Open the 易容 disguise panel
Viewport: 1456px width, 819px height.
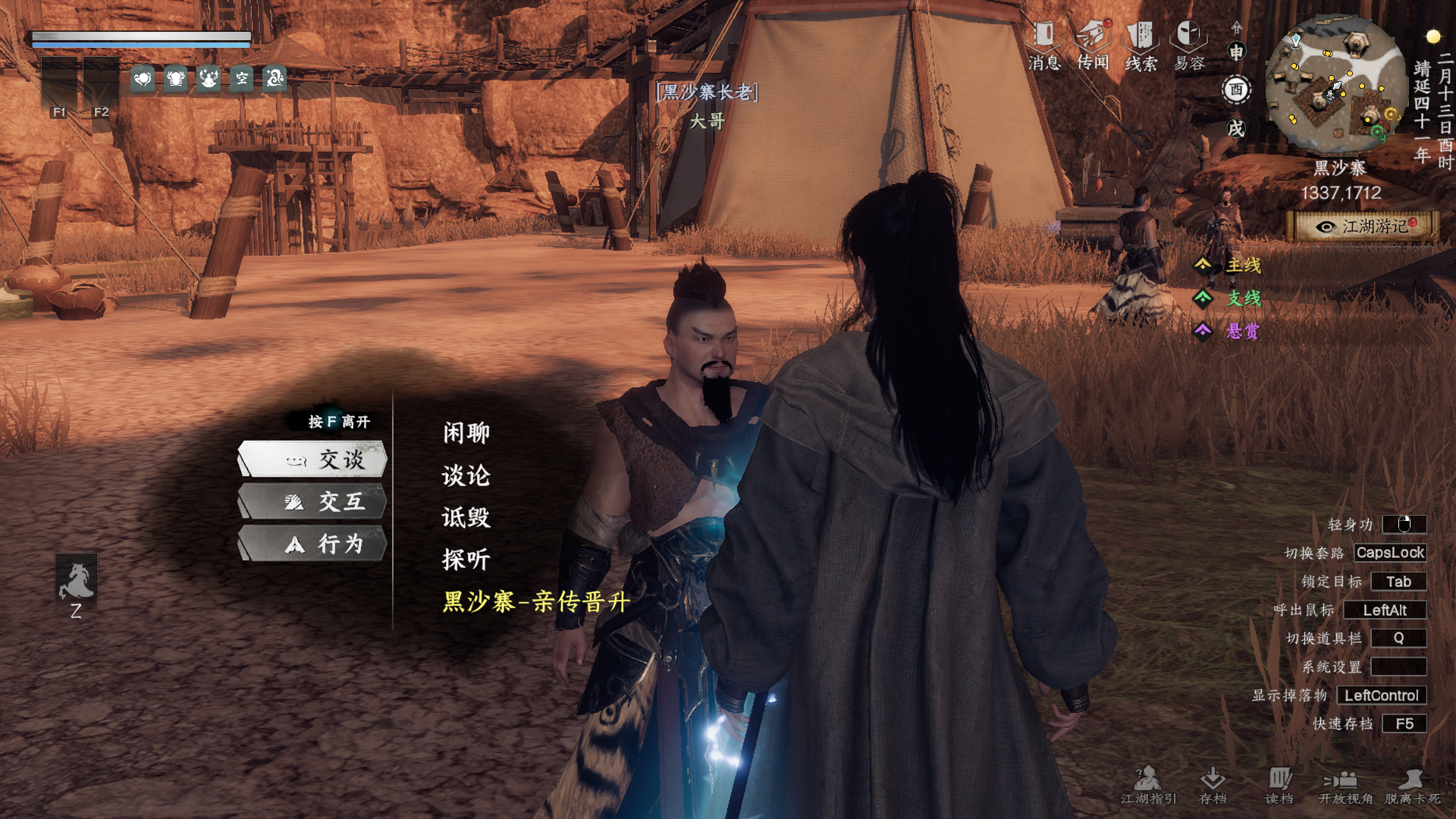coord(1189,45)
